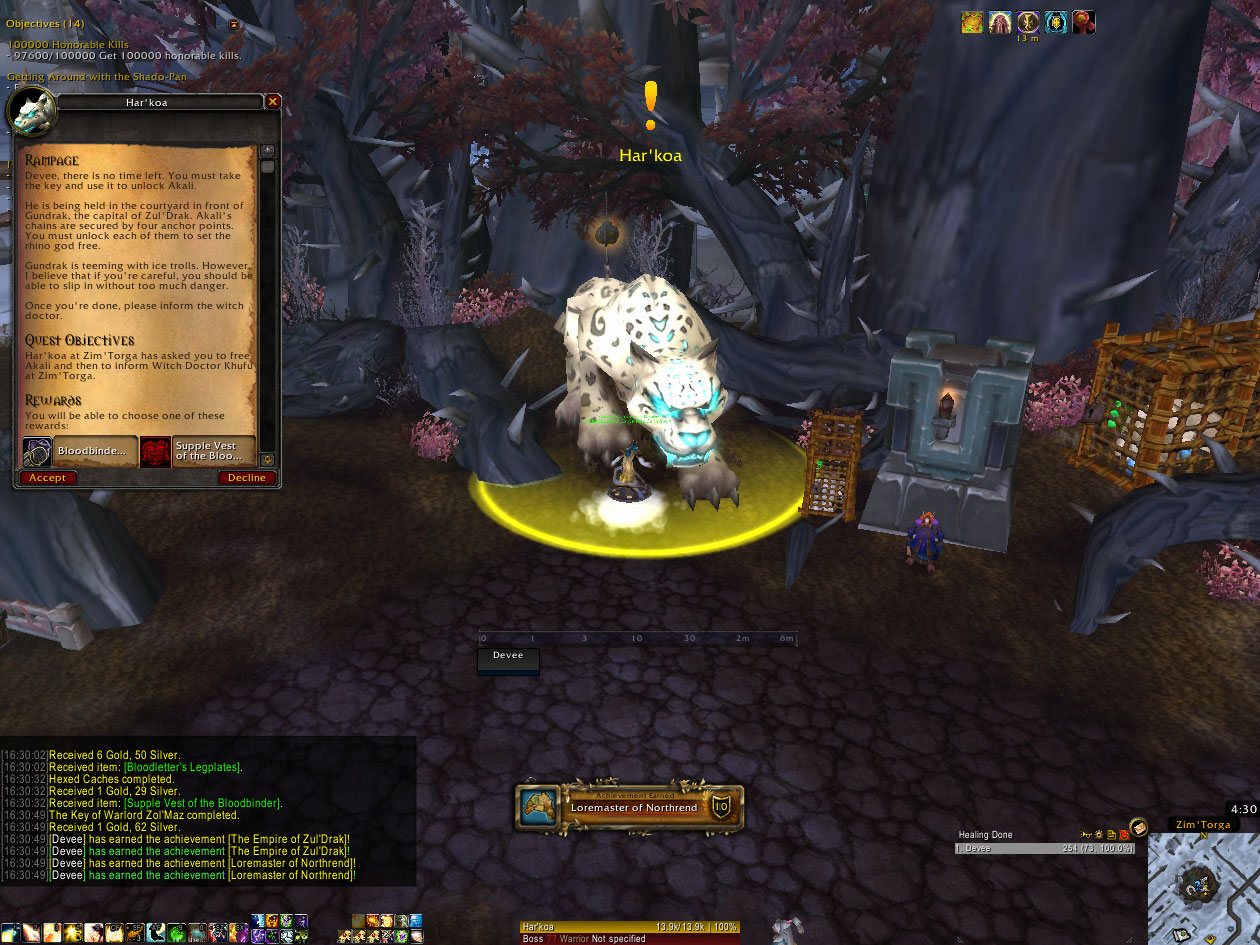
Task: Open the healing meter's gear settings icon
Action: pyautogui.click(x=1098, y=834)
